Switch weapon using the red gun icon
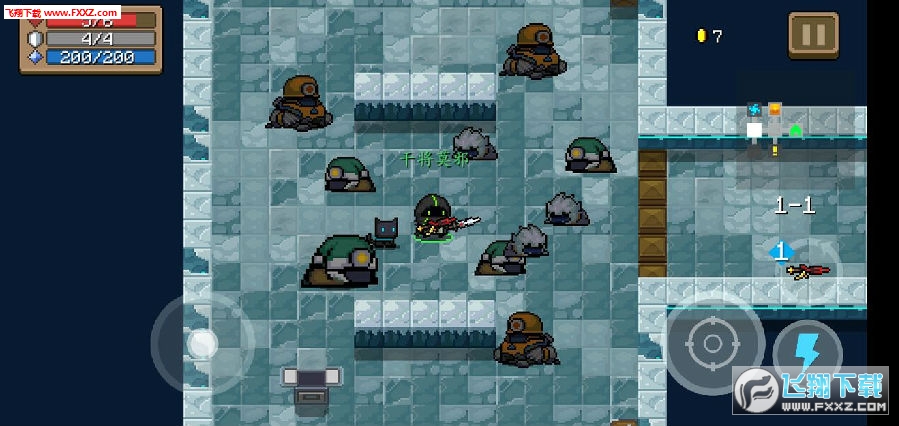899x426 pixels. [x=806, y=269]
